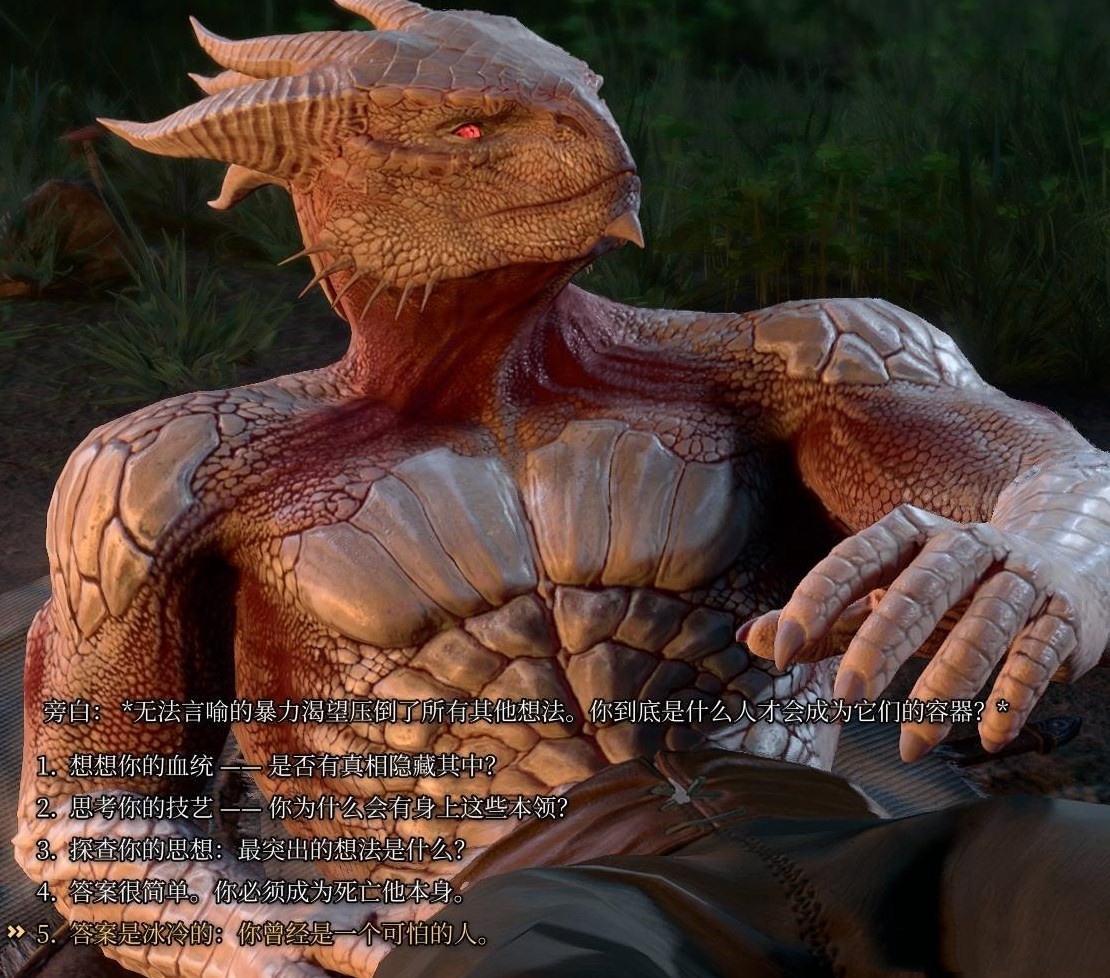The height and width of the screenshot is (978, 1110).
Task: Choose option 1 about your bloodline
Action: pos(266,766)
